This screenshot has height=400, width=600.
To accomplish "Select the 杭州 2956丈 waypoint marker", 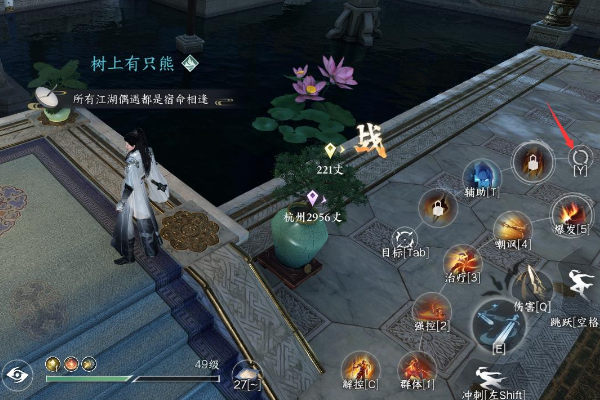I will pos(312,197).
